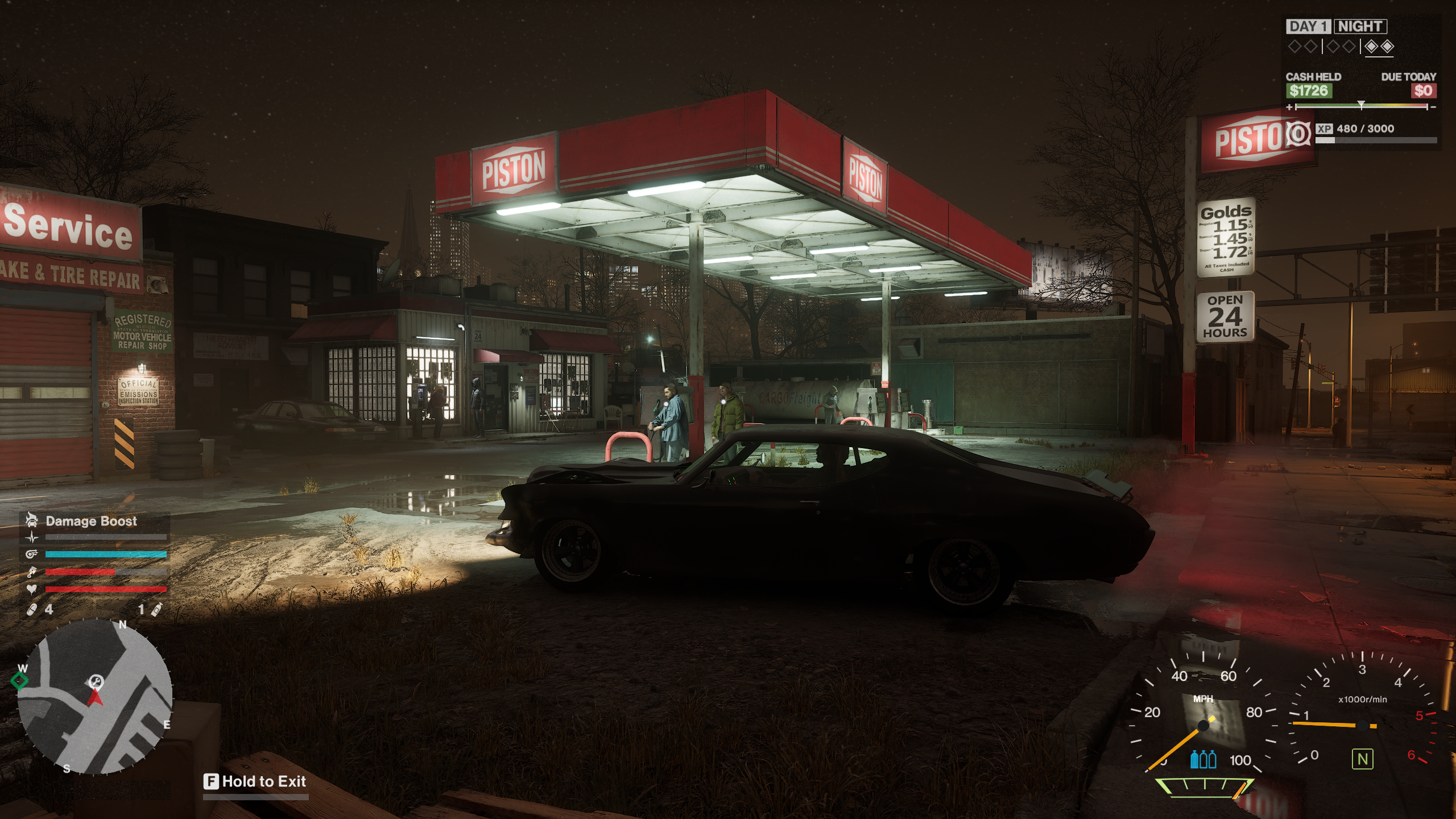Image resolution: width=1456 pixels, height=819 pixels.
Task: Click the XP level badge
Action: click(x=1298, y=134)
